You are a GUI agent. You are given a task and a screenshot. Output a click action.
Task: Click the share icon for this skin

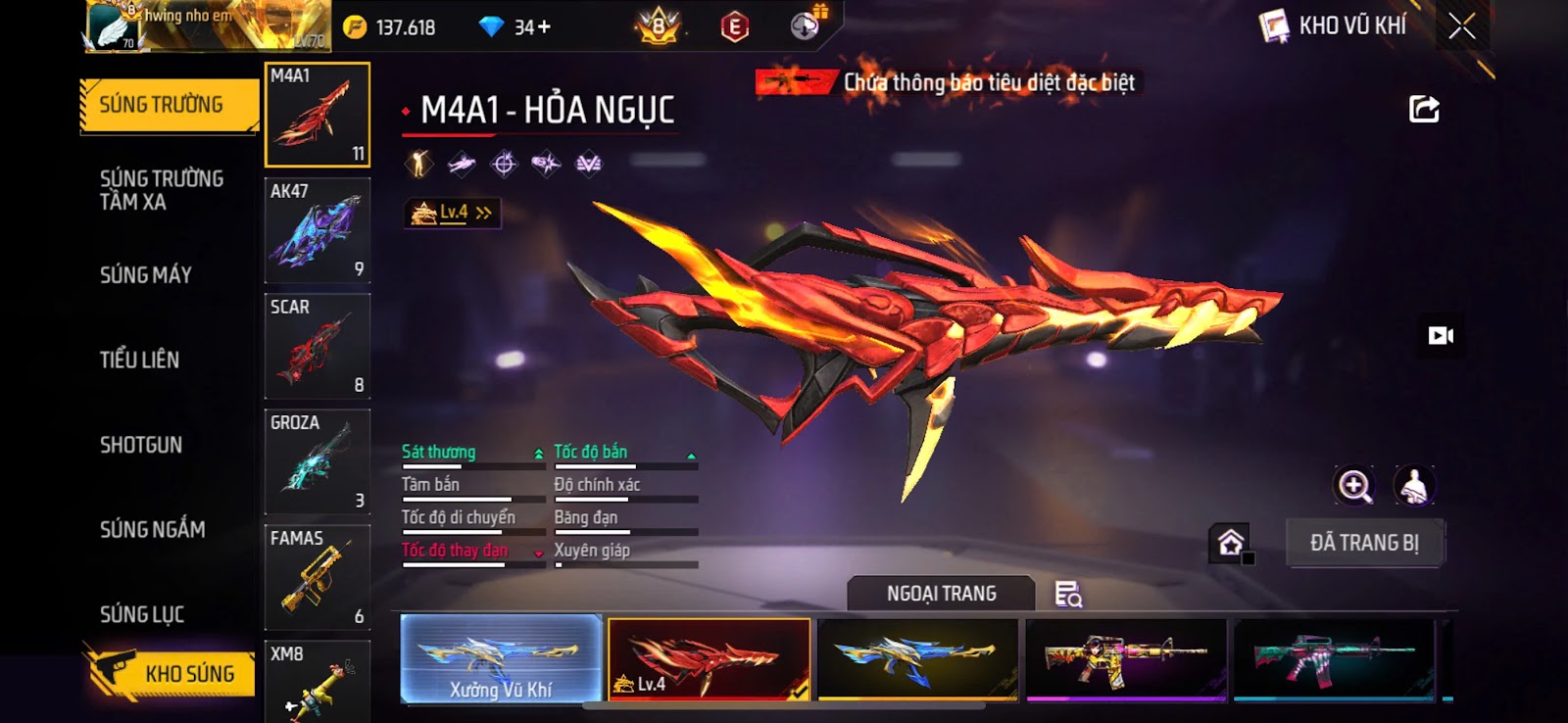(1424, 109)
